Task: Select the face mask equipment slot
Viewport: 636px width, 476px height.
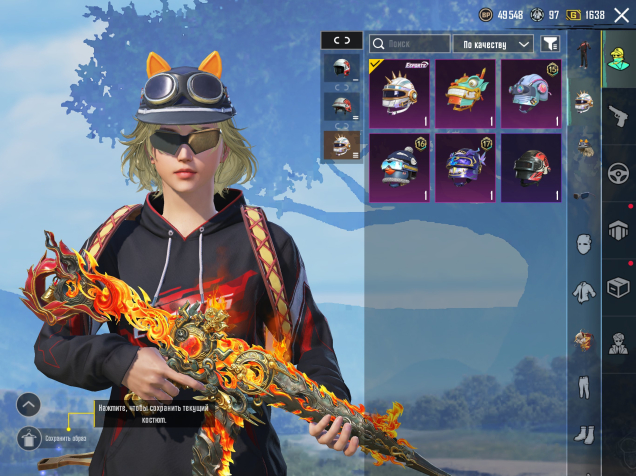Action: click(583, 243)
